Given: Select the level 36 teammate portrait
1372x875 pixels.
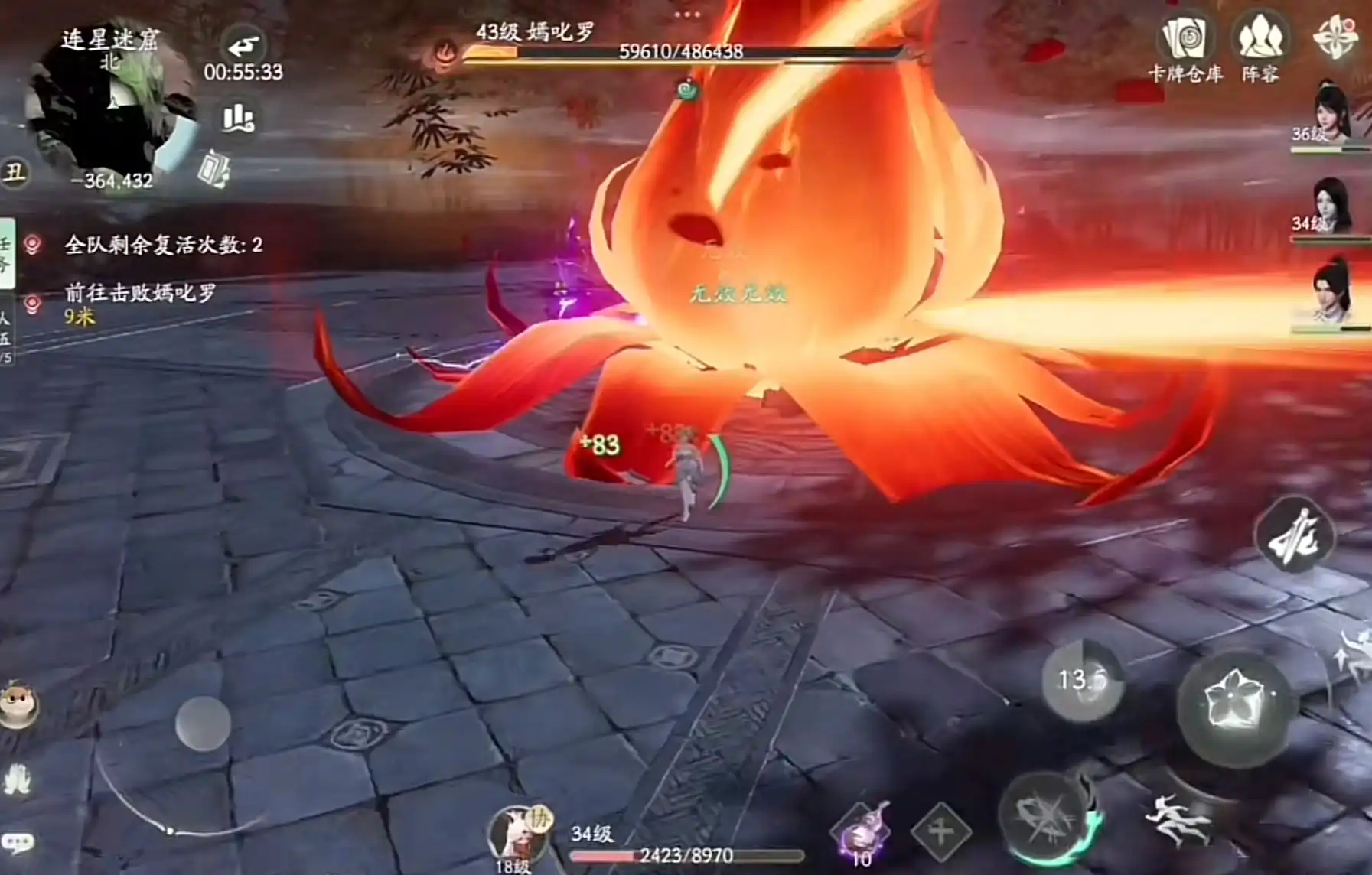Looking at the screenshot, I should click(x=1330, y=115).
